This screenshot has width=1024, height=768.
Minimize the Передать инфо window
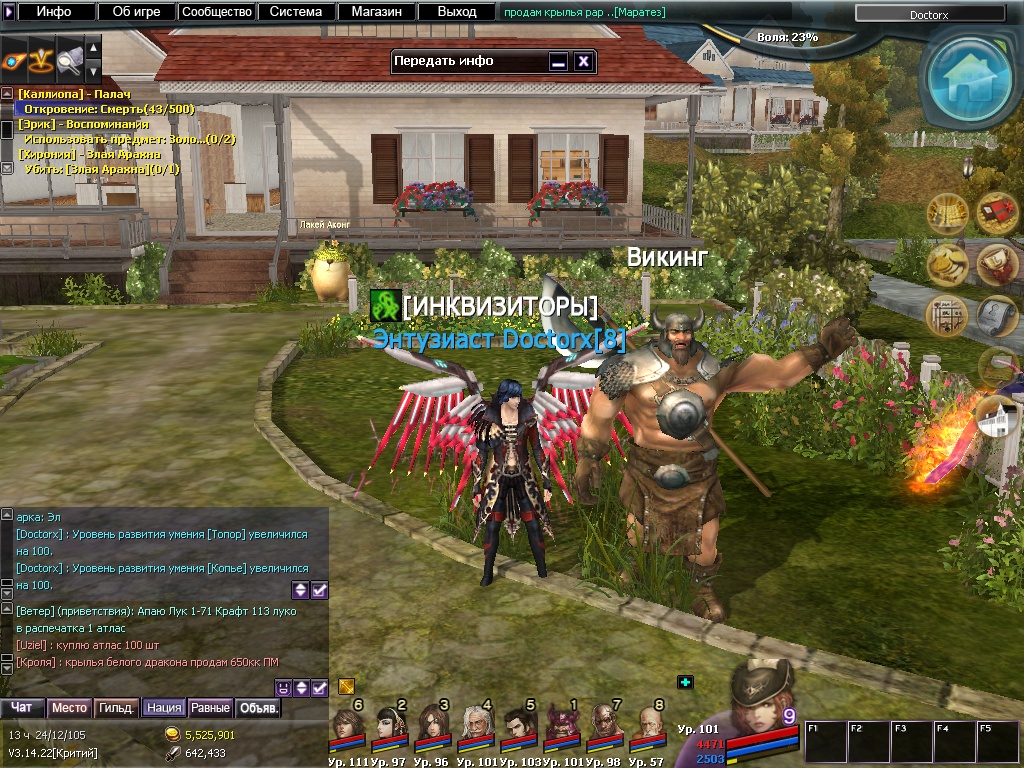pos(559,61)
